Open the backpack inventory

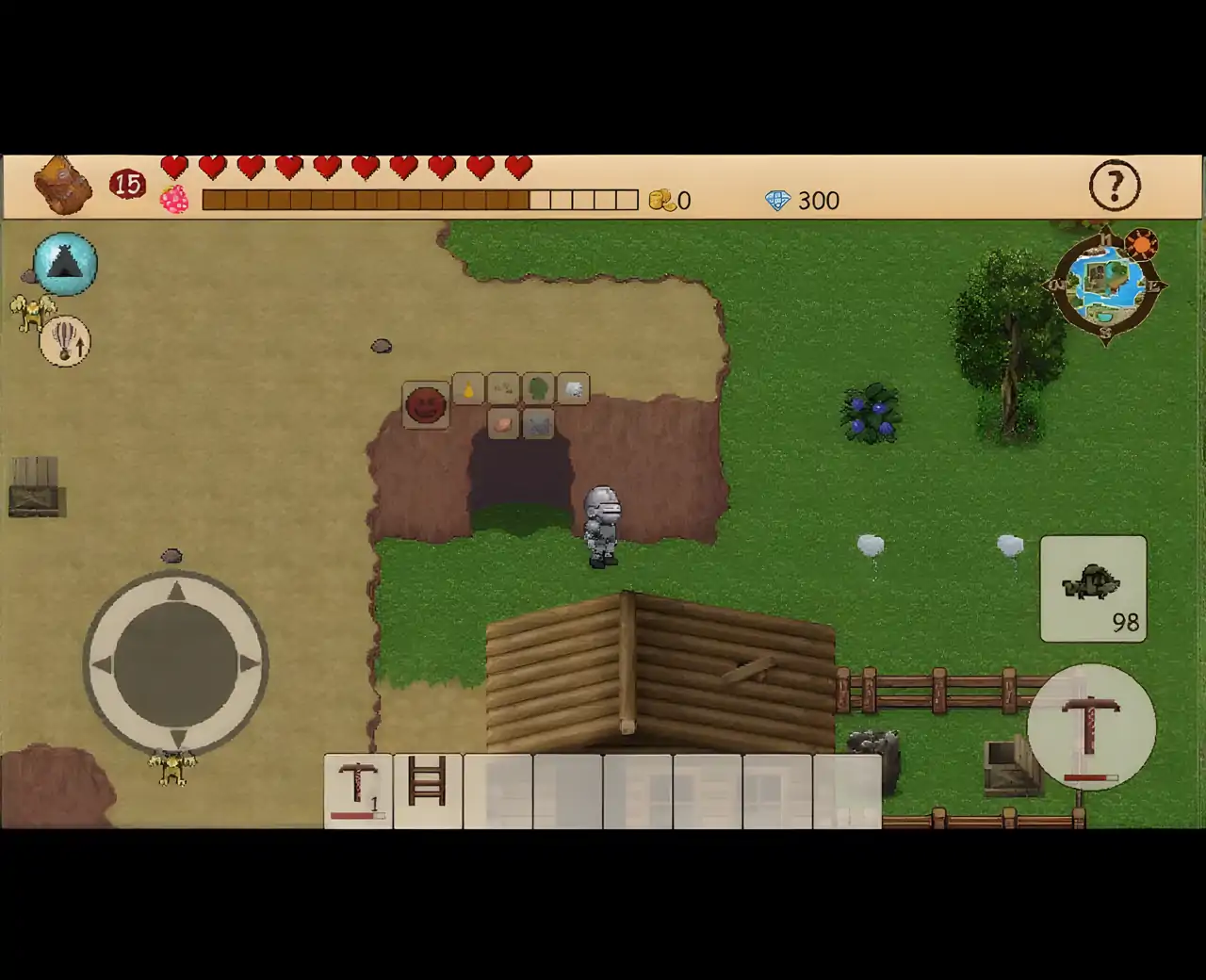pyautogui.click(x=62, y=185)
